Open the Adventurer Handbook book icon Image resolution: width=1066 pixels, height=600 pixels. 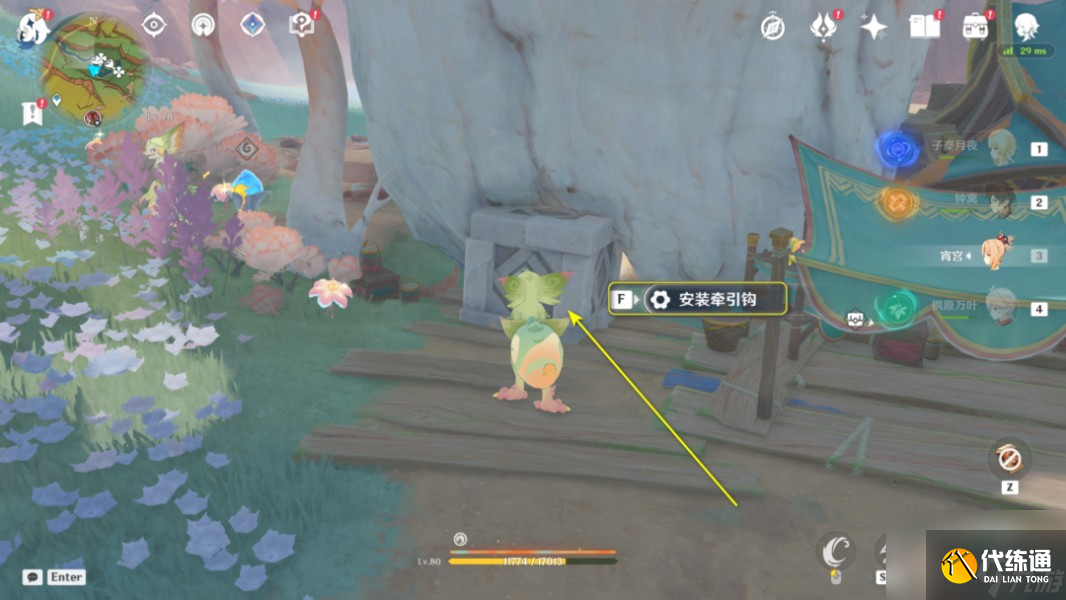pos(924,27)
